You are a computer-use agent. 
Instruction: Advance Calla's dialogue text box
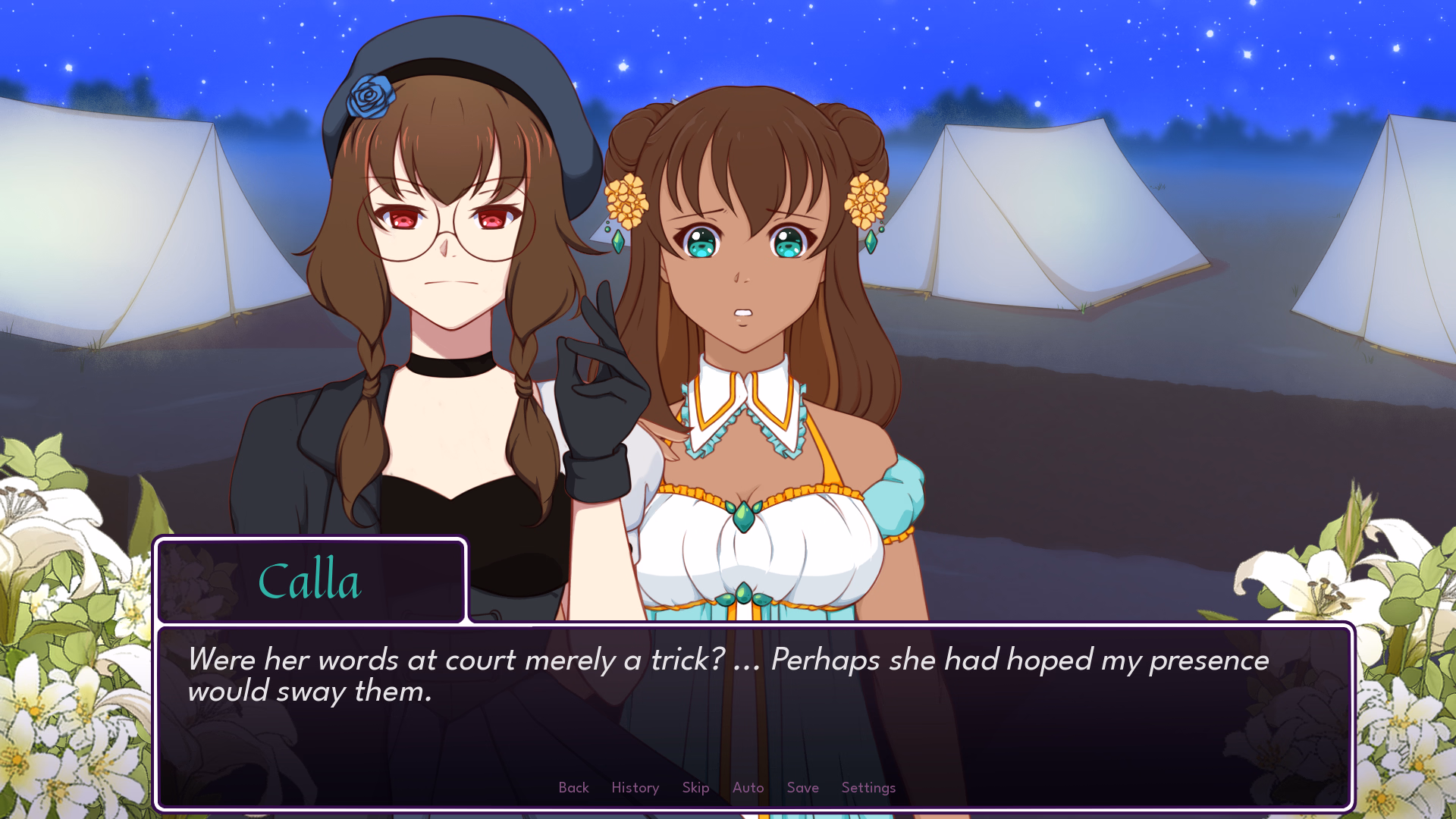754,728
